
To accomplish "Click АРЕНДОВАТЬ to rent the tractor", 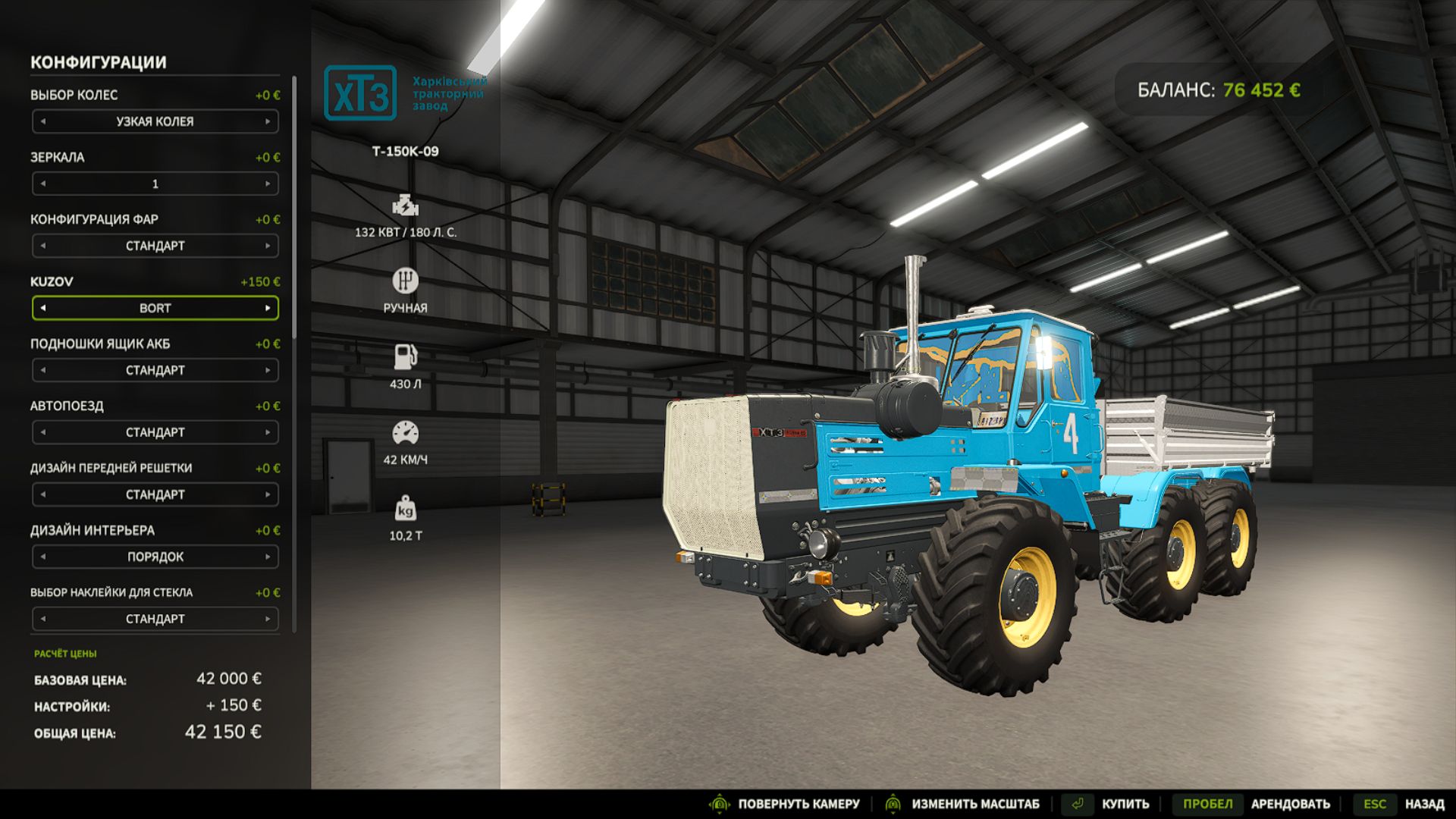I will pyautogui.click(x=1291, y=802).
